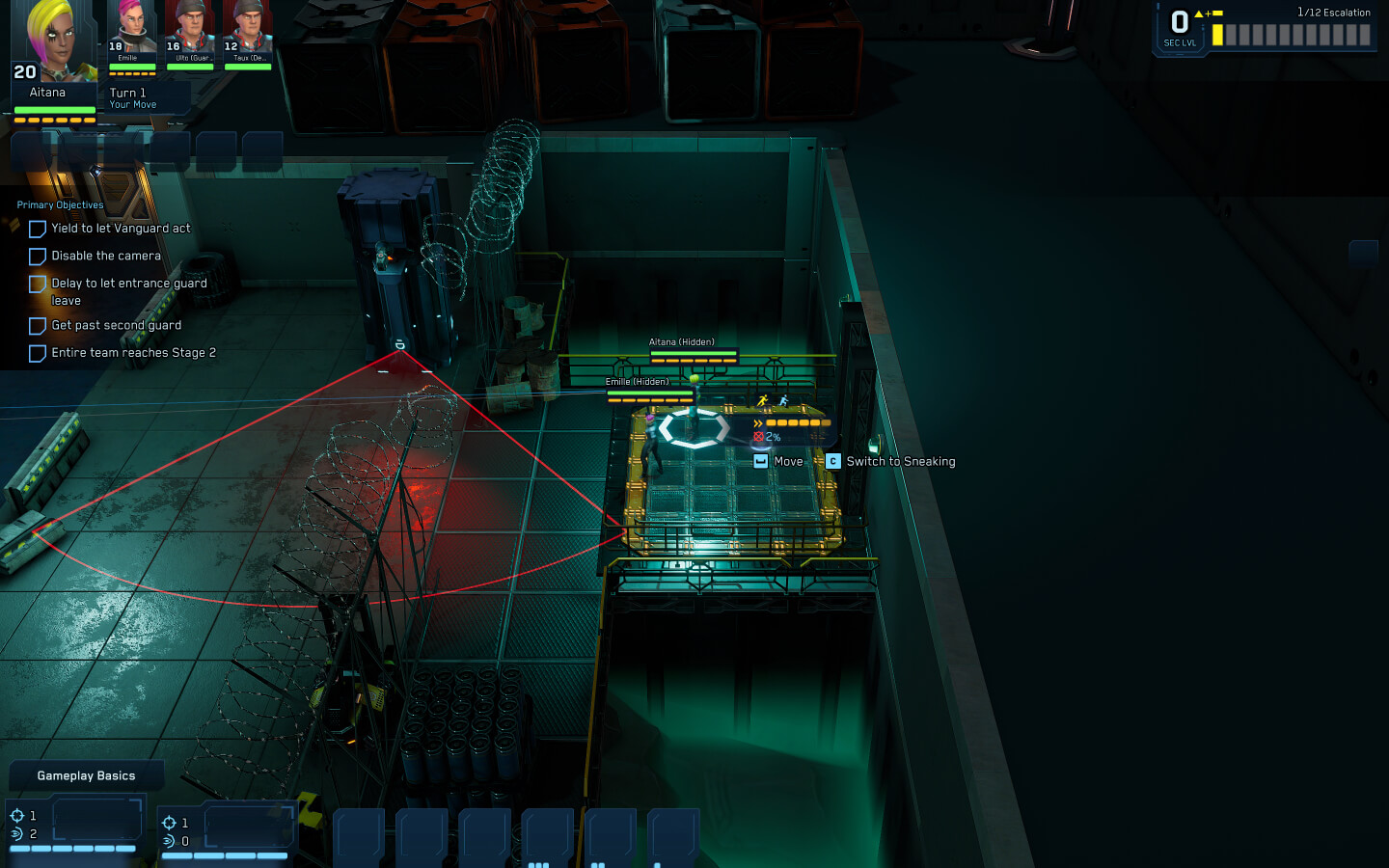Click the Move action label

(x=788, y=461)
